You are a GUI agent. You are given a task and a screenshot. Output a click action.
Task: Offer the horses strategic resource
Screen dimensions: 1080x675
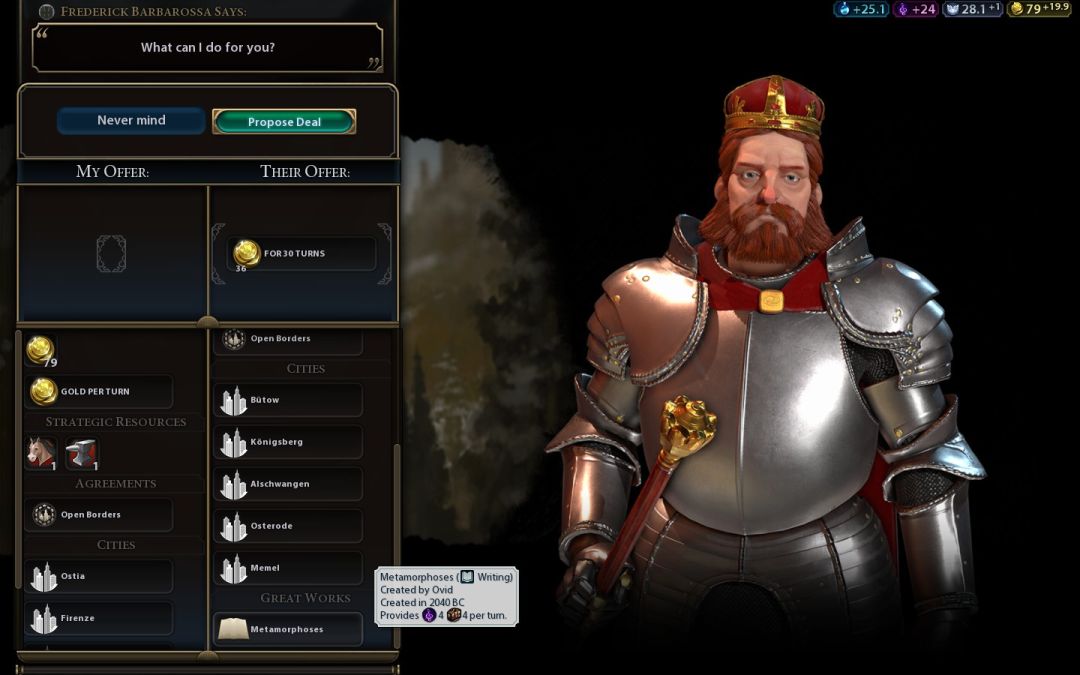[x=42, y=453]
